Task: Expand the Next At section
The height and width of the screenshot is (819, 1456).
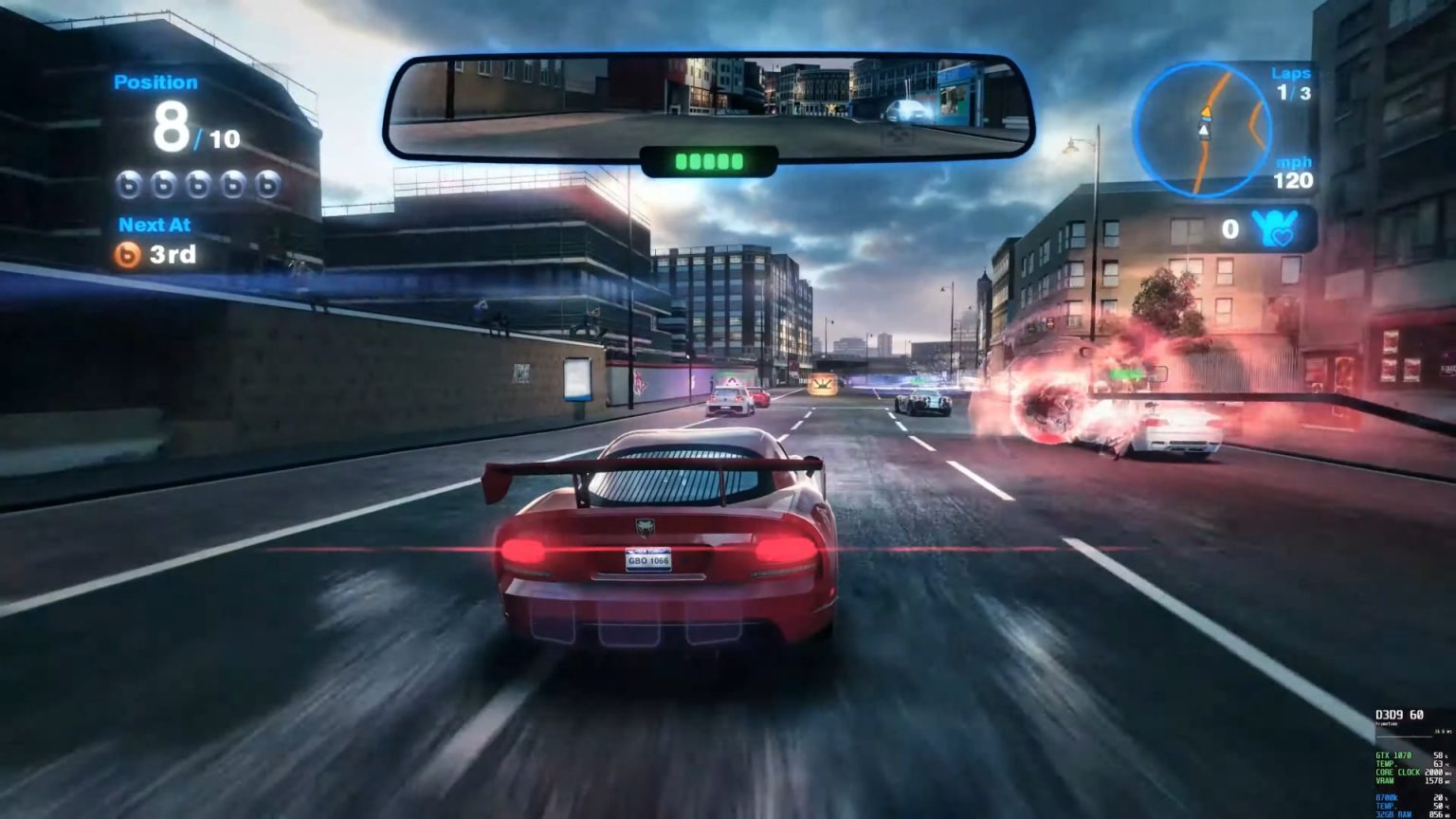Action: [155, 225]
